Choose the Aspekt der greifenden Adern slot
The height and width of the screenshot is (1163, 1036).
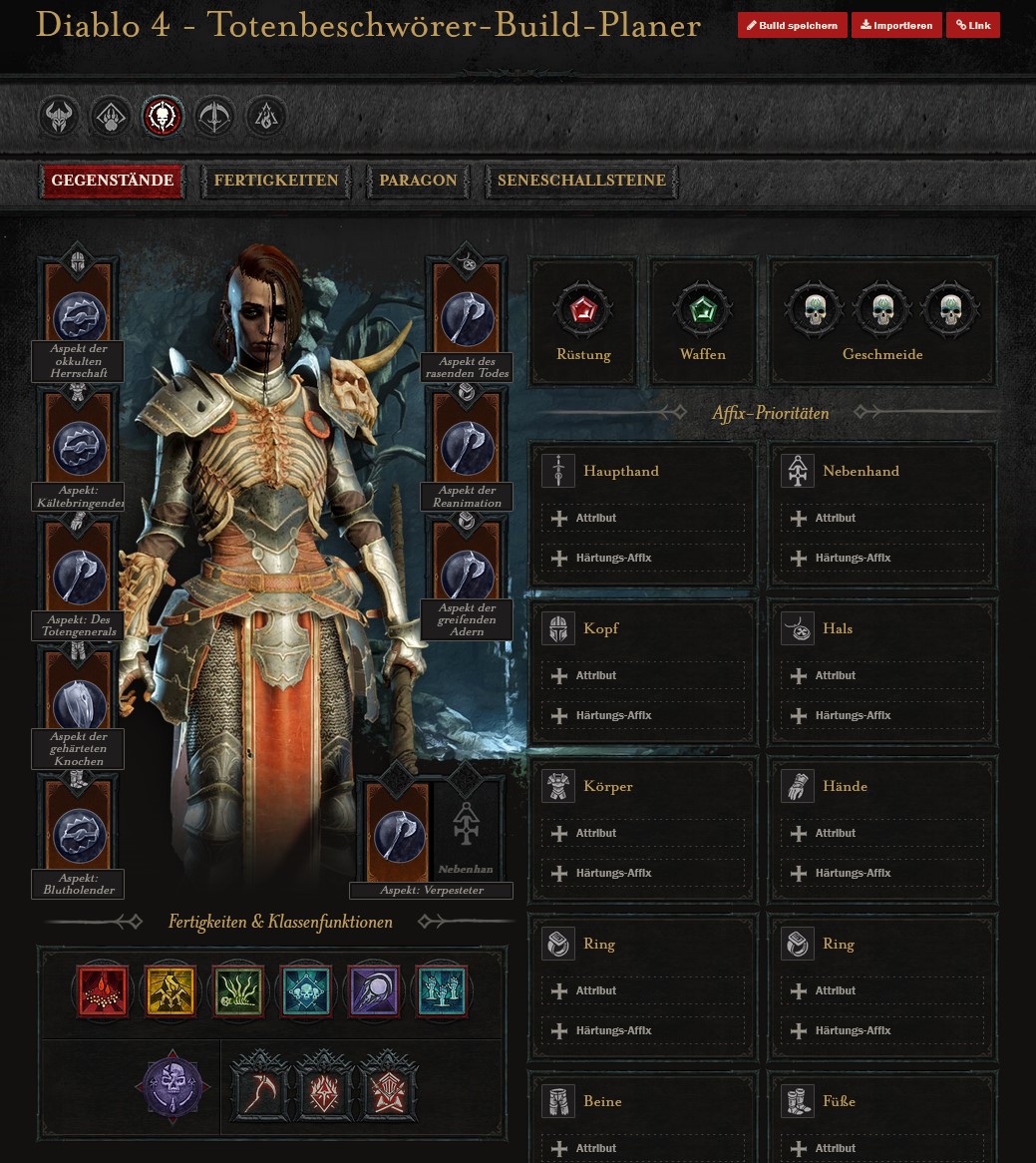(467, 575)
